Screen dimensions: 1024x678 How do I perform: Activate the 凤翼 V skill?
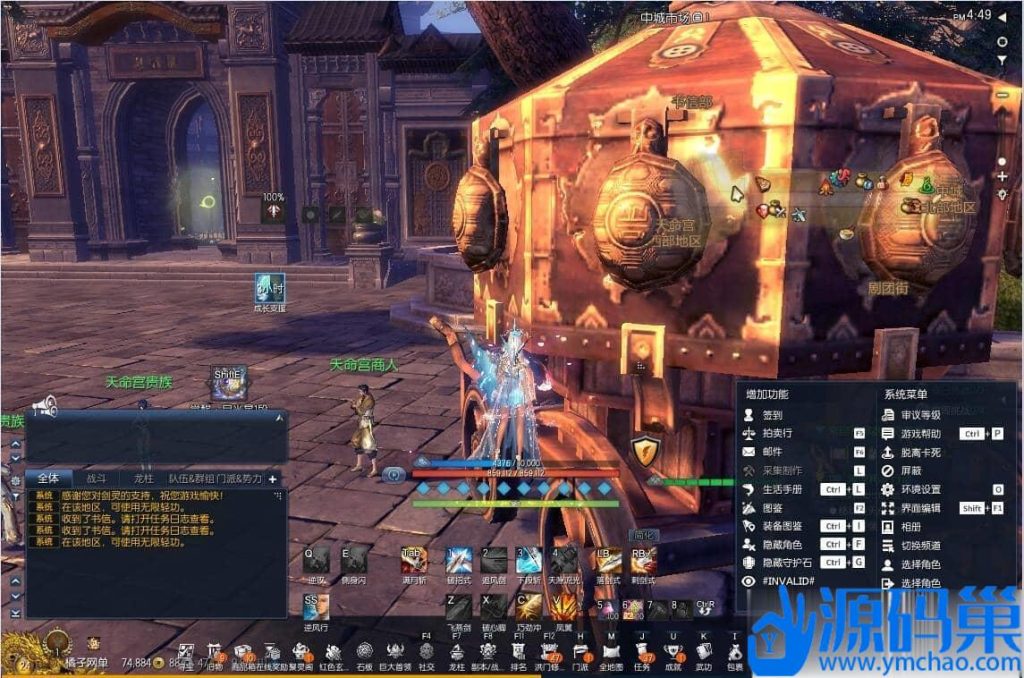(564, 606)
